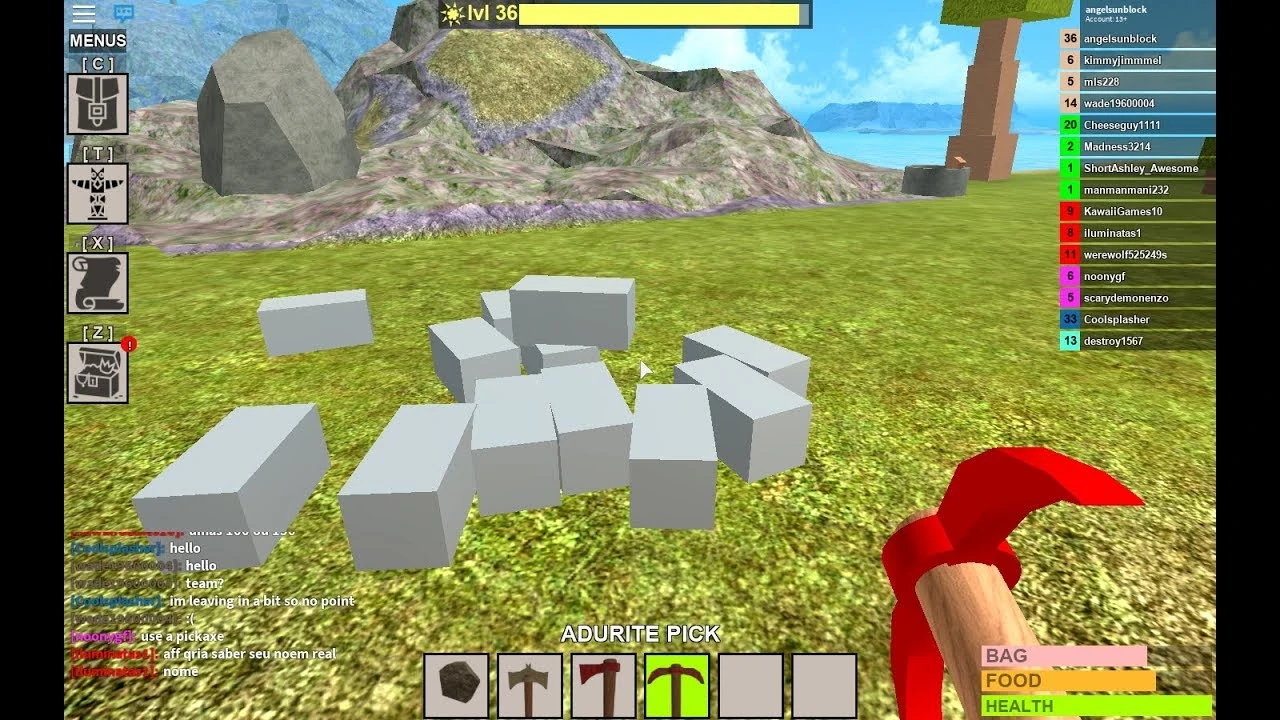
Task: Open the chat bubble icon at top left
Action: coord(124,12)
